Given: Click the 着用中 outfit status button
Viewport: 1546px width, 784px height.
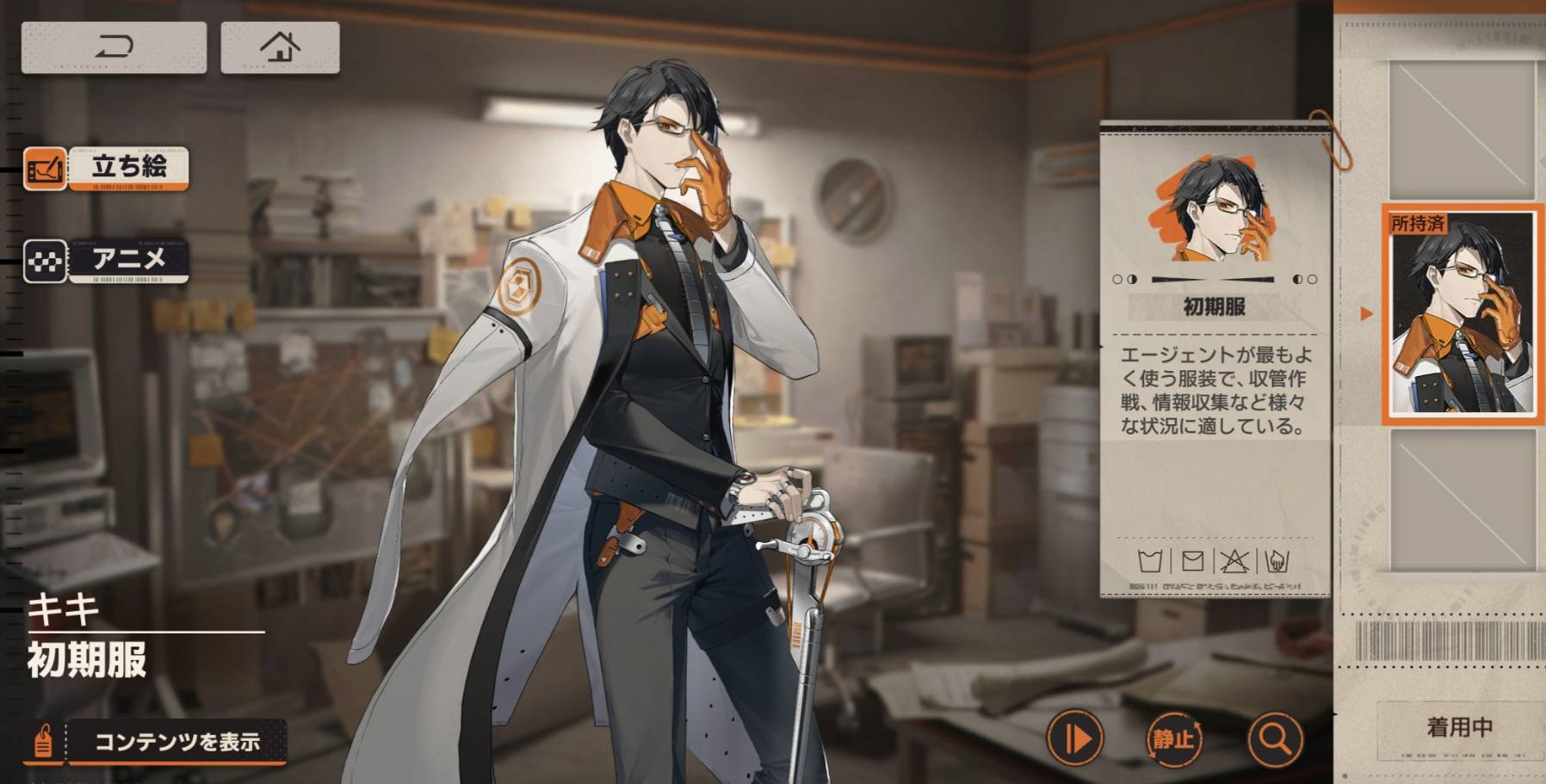Looking at the screenshot, I should tap(1459, 728).
